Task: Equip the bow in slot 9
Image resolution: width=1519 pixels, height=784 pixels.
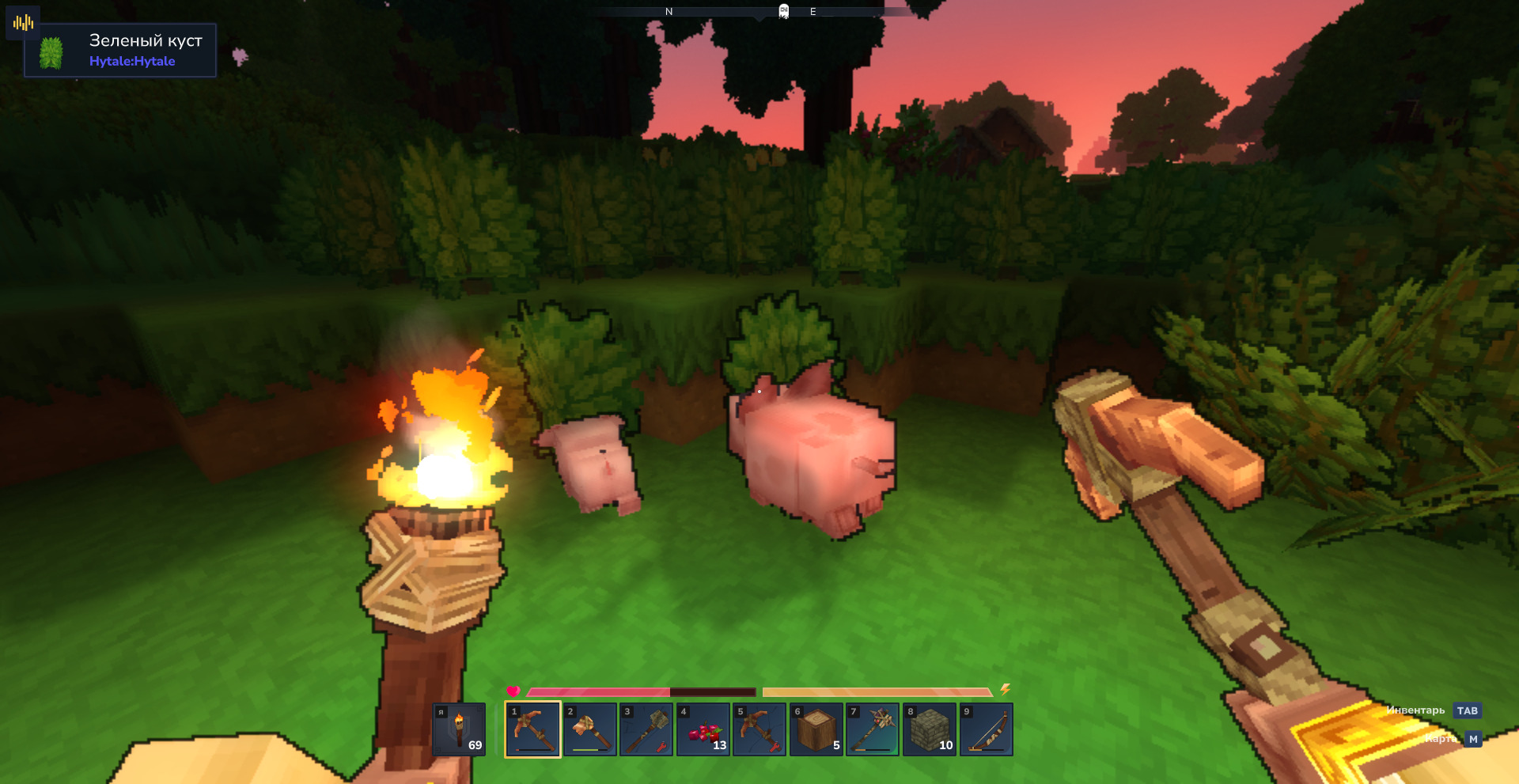Action: (x=987, y=729)
